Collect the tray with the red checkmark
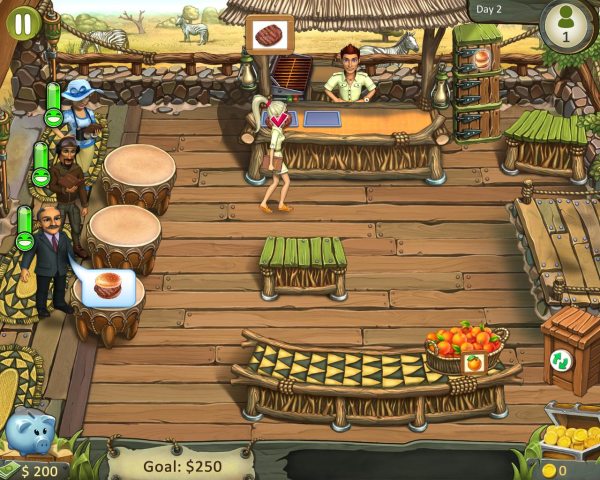 [x=278, y=121]
